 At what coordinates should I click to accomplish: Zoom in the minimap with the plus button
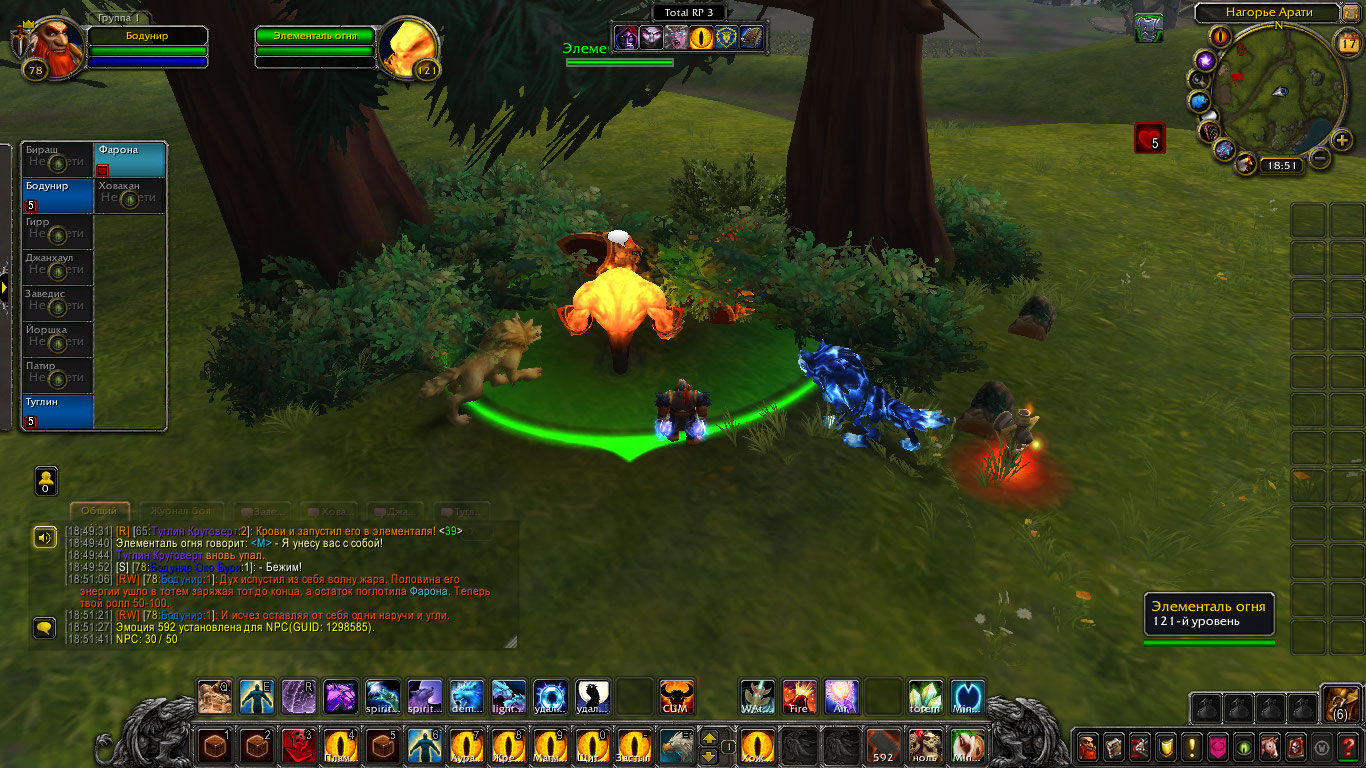[x=1342, y=140]
